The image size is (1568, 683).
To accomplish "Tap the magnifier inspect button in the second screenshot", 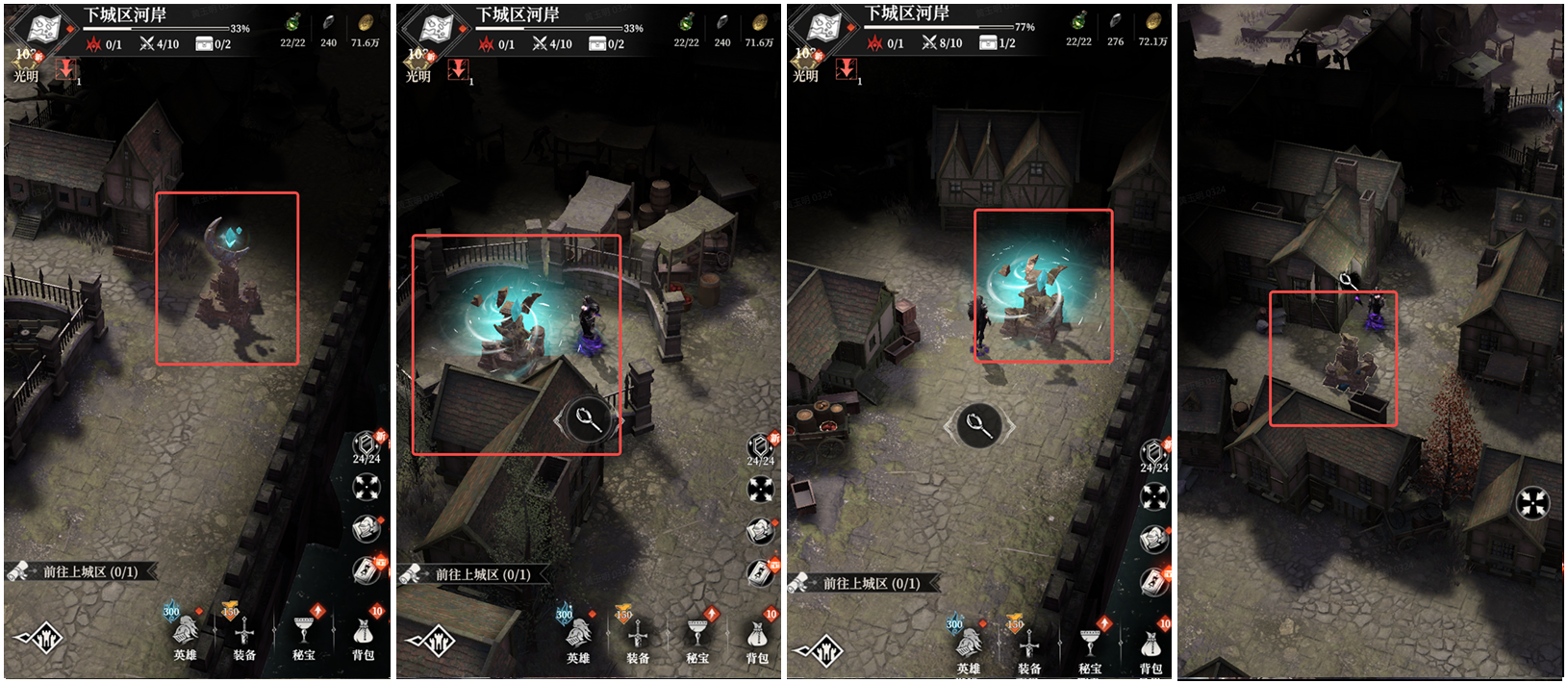I will coord(588,419).
